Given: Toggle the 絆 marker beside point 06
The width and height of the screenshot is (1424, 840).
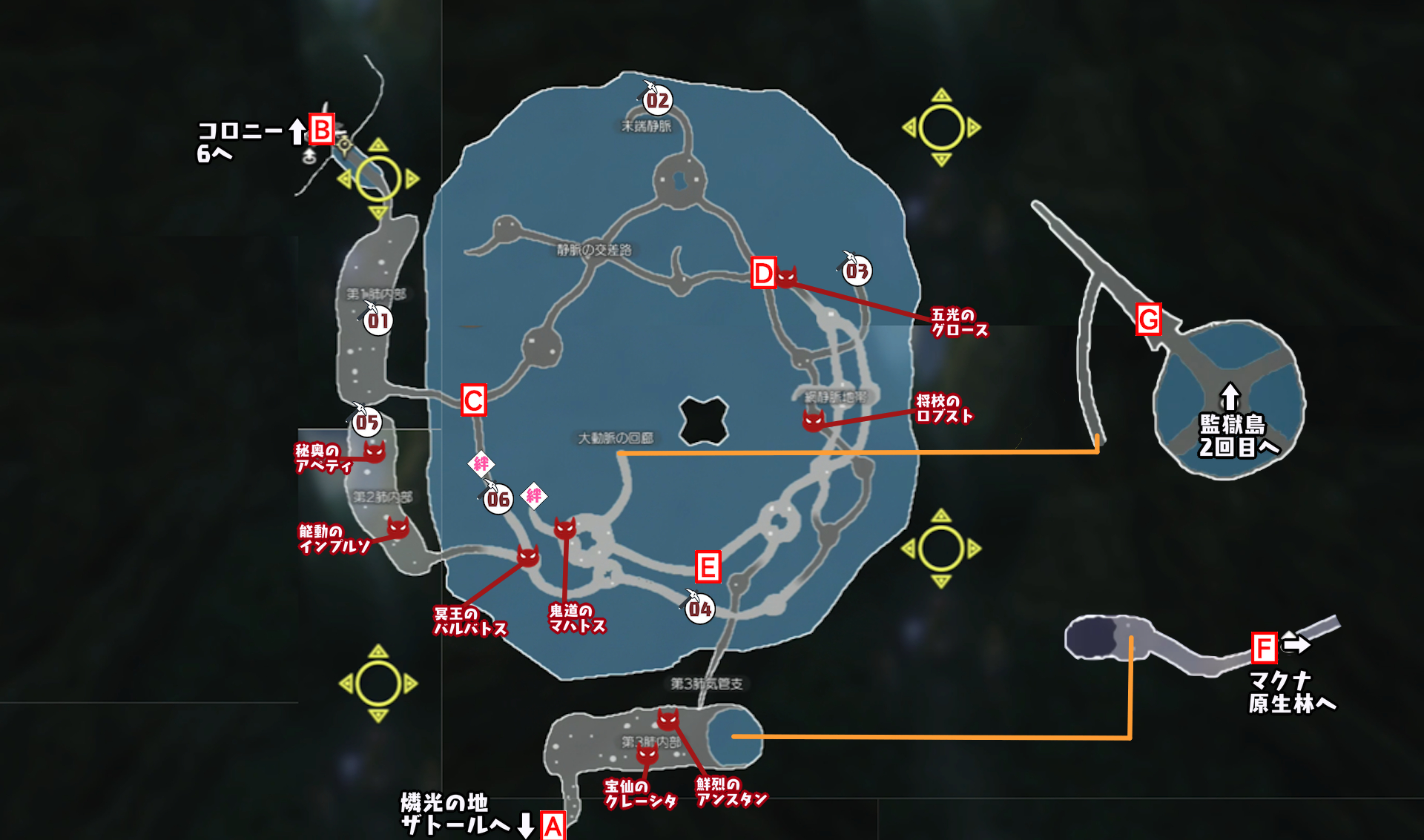Looking at the screenshot, I should 533,495.
